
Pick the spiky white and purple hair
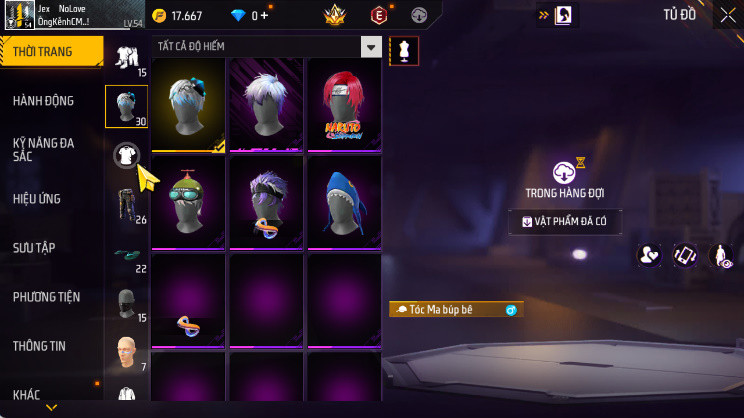[x=266, y=104]
